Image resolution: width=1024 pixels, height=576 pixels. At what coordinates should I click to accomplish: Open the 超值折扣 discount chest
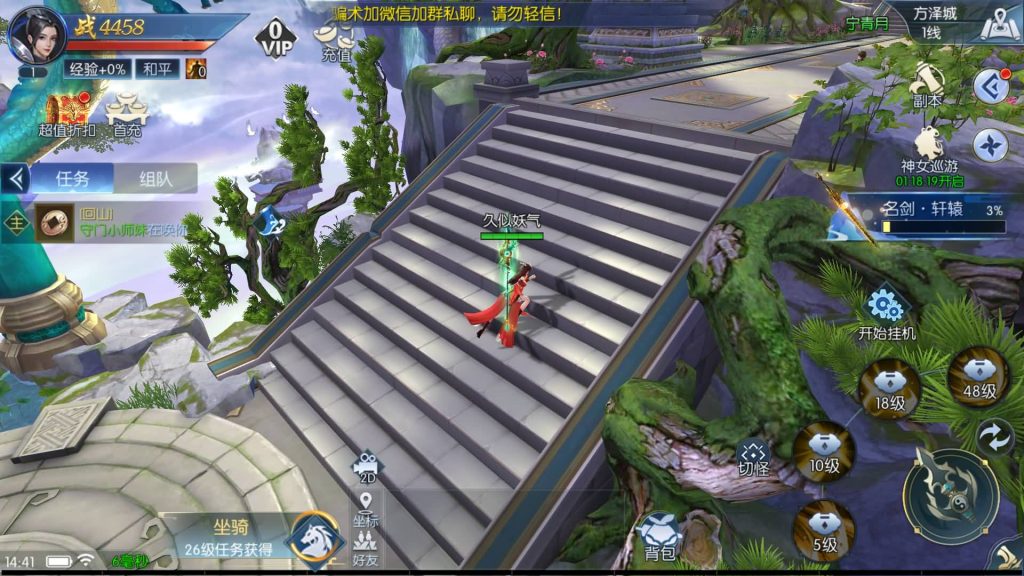(x=67, y=112)
